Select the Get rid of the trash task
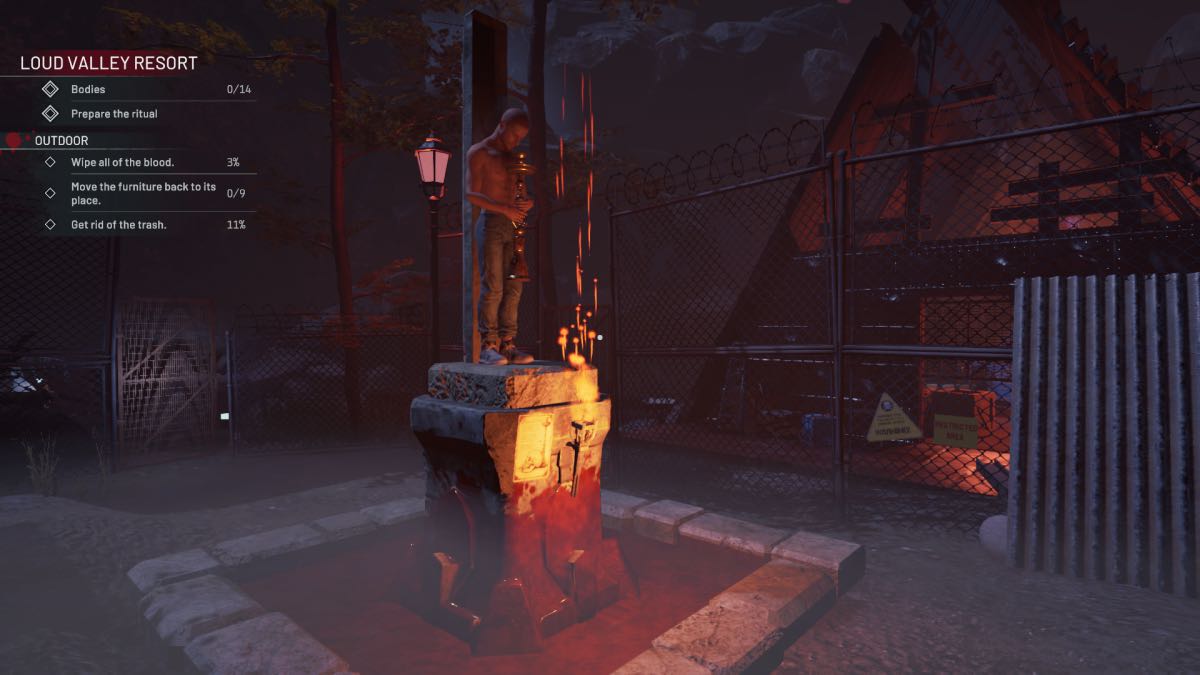Viewport: 1200px width, 675px height. [x=118, y=225]
